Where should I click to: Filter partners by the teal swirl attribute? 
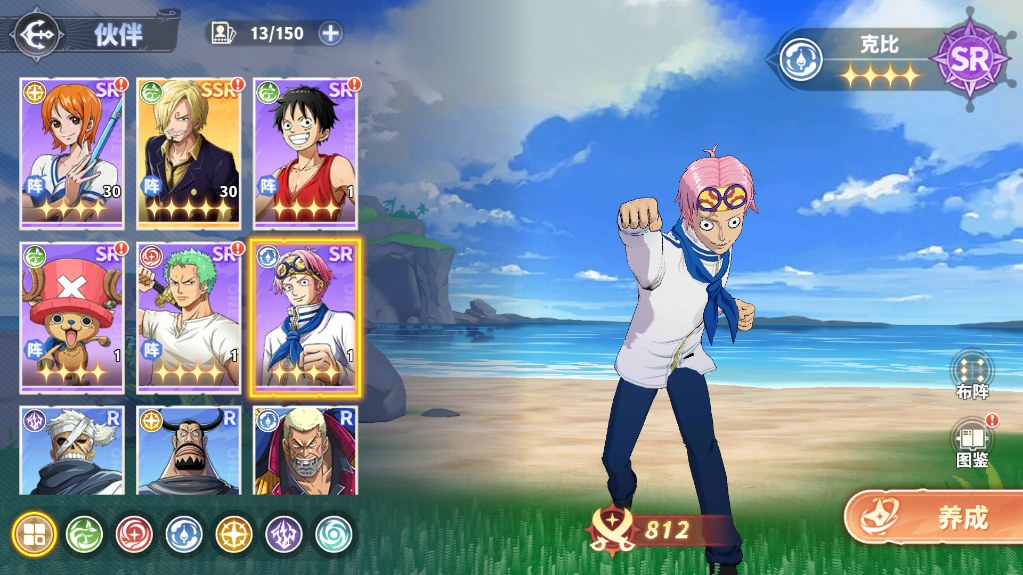(x=335, y=534)
